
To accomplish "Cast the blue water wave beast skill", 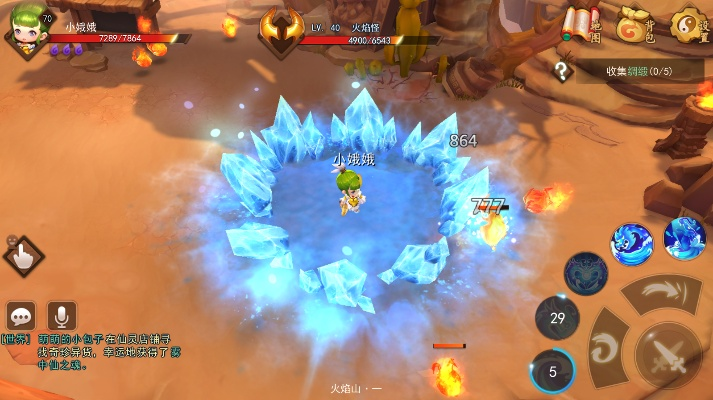I will [x=632, y=243].
